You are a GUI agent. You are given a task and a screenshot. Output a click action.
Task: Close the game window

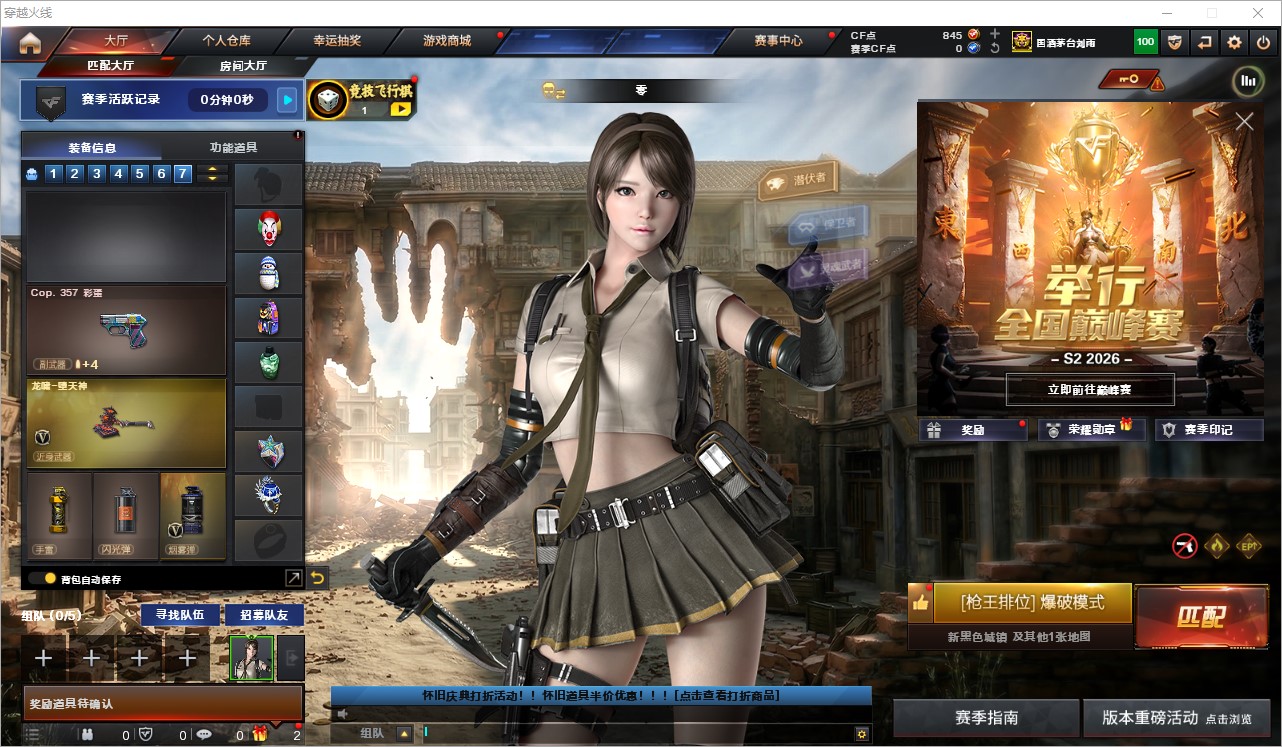coord(1258,13)
